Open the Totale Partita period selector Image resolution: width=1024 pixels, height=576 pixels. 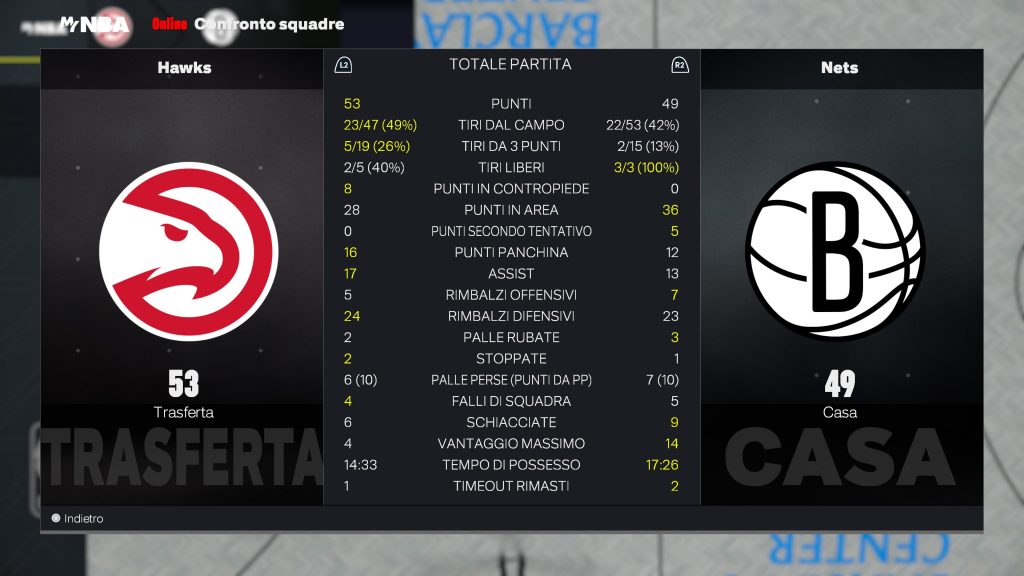coord(510,65)
